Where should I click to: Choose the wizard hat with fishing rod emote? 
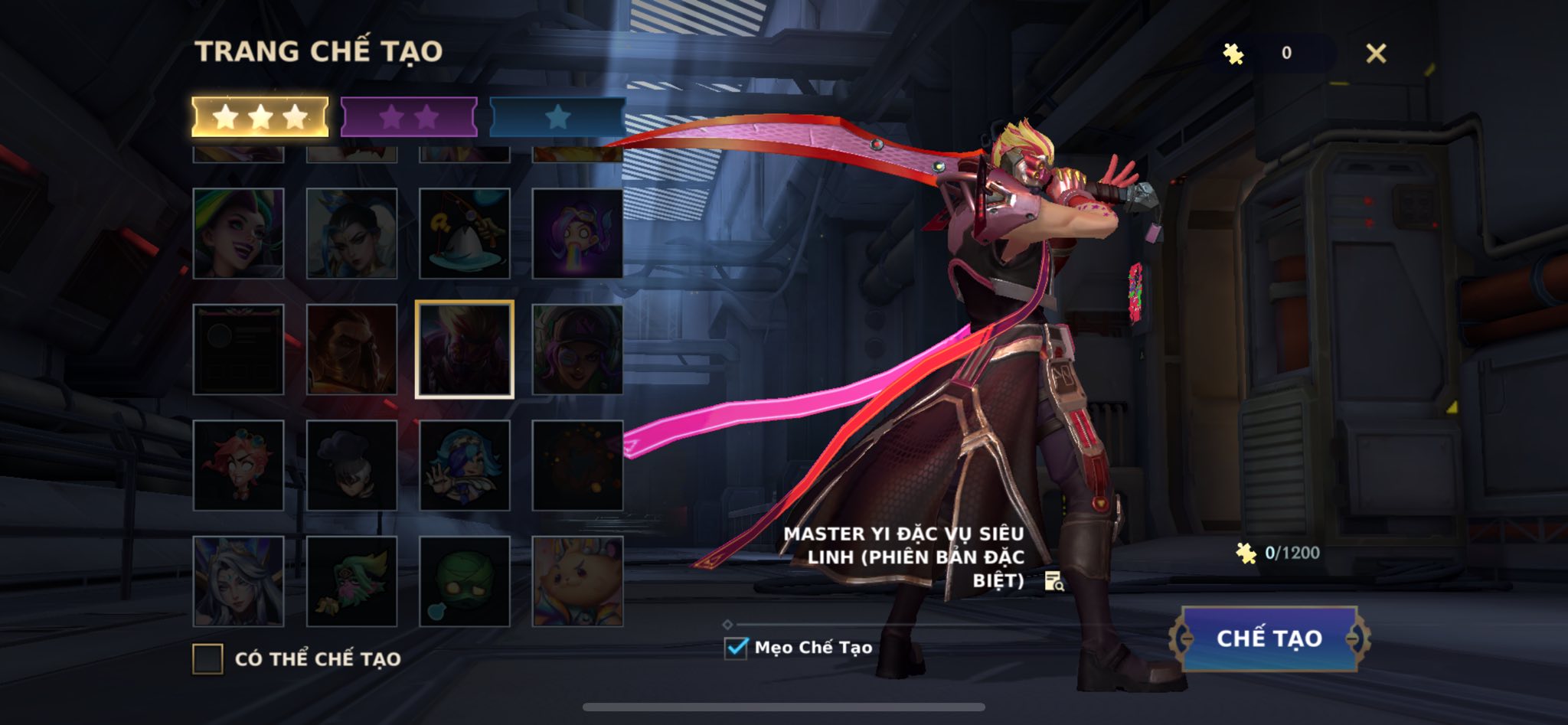click(464, 233)
